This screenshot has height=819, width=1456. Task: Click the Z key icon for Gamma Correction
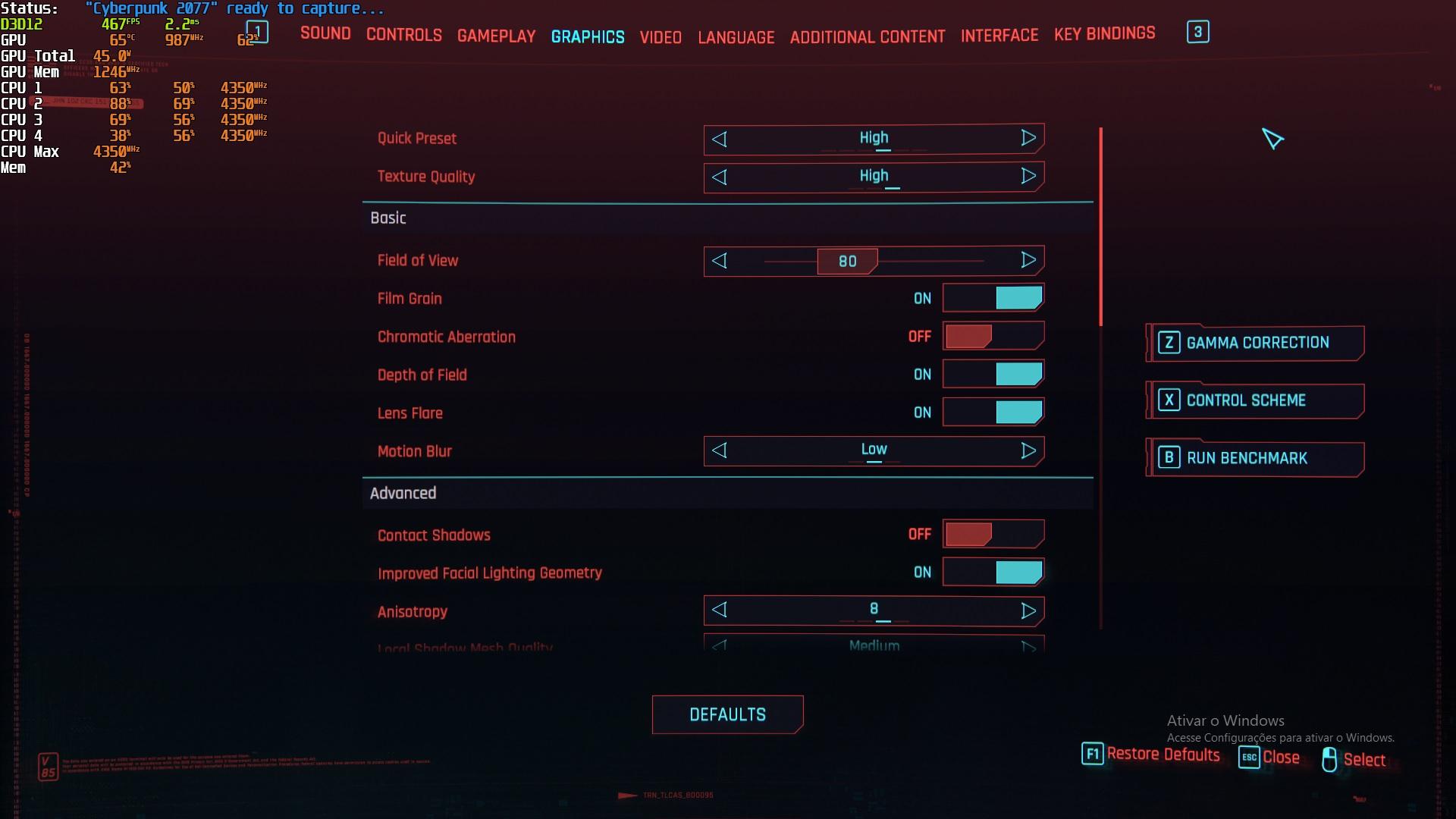(1169, 343)
